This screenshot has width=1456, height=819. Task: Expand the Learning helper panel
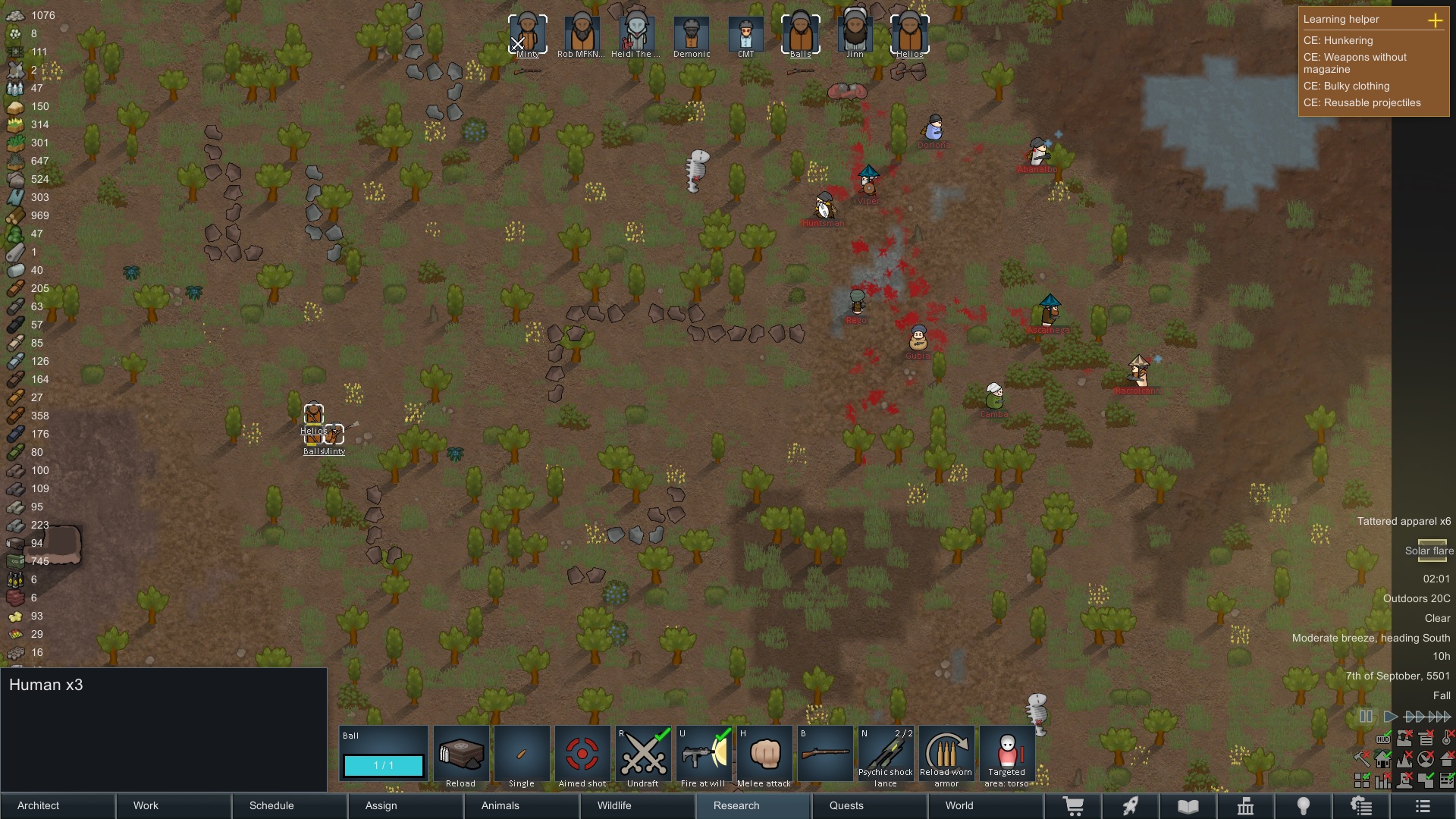pyautogui.click(x=1435, y=20)
